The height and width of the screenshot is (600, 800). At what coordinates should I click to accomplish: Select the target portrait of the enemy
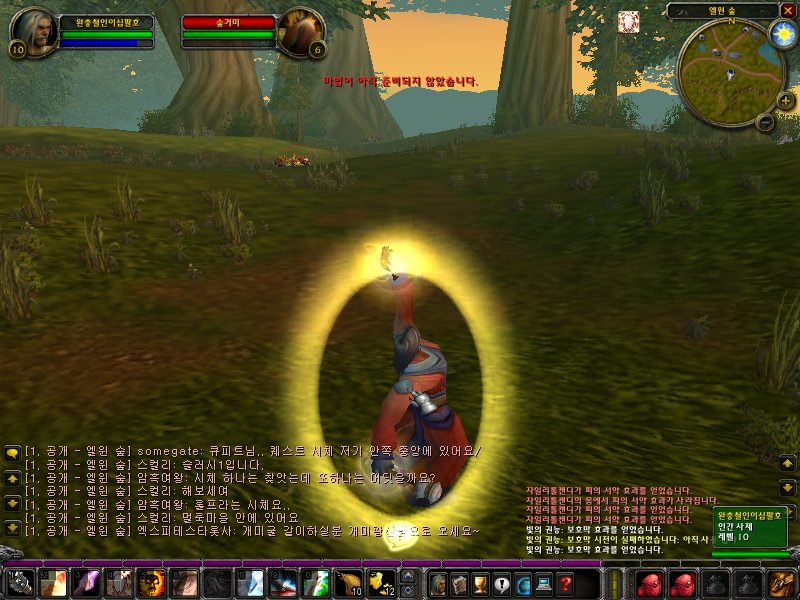tap(299, 30)
